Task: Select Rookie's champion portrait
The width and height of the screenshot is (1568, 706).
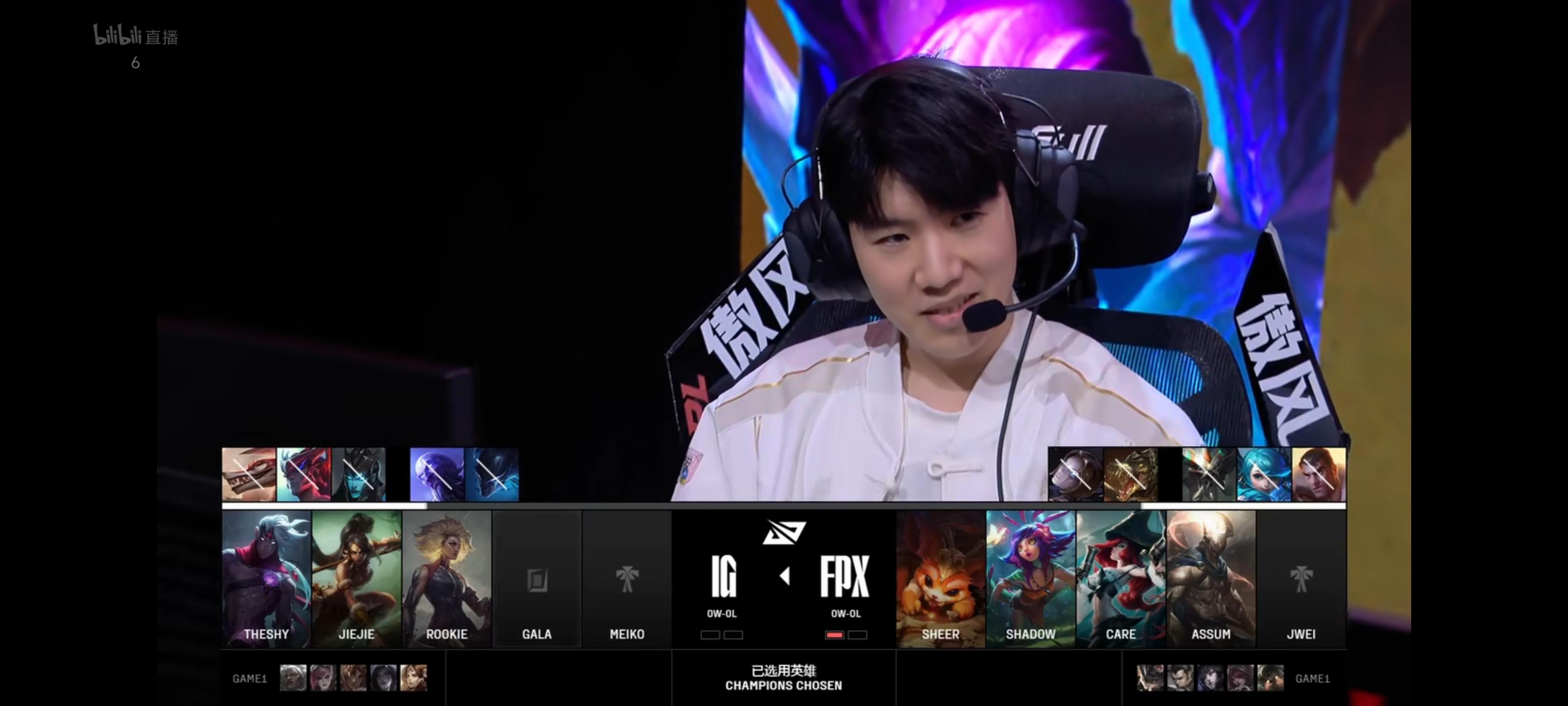Action: 447,579
